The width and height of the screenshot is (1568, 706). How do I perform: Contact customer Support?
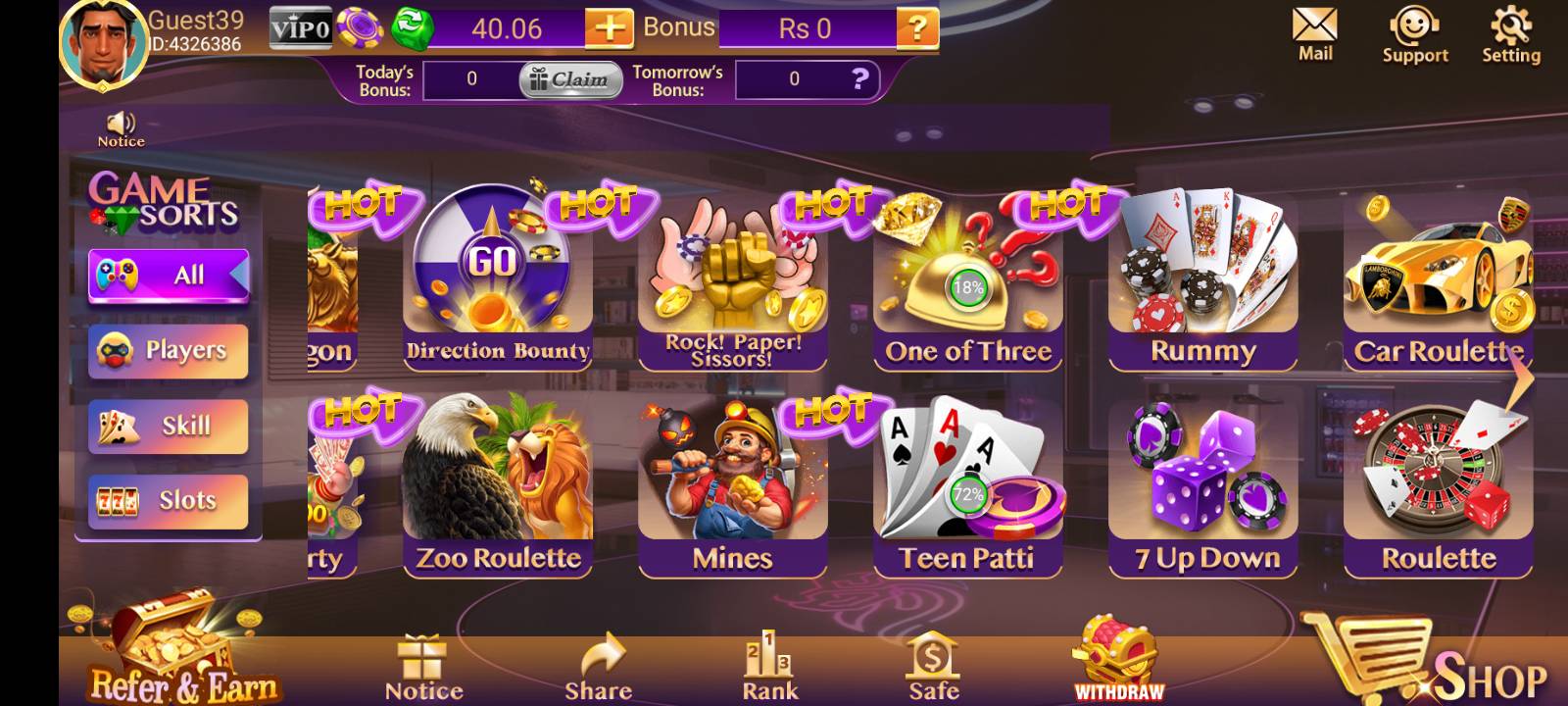1414,29
